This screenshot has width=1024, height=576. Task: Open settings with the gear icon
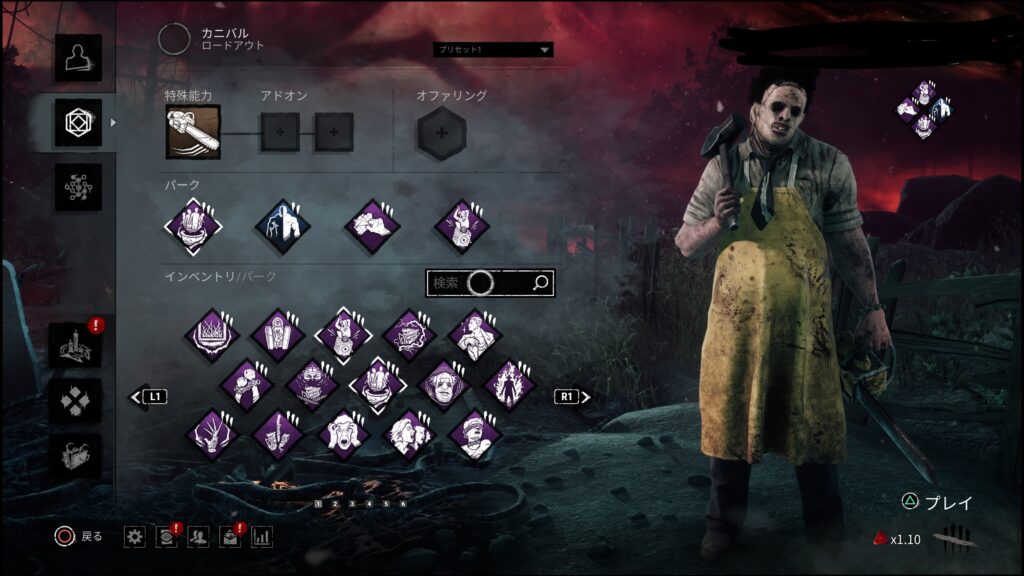point(135,537)
